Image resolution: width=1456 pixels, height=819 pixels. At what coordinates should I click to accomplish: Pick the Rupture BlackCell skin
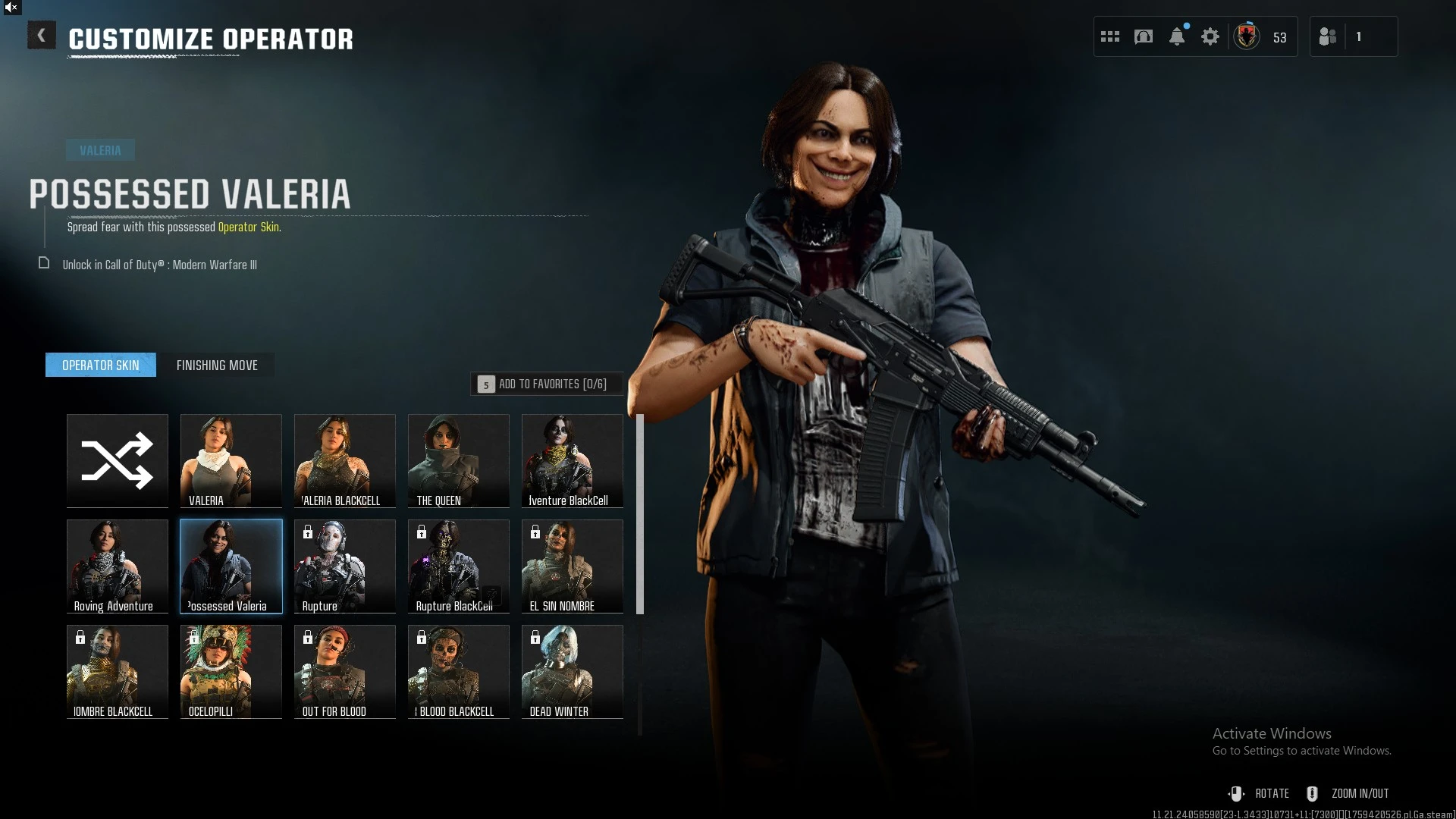tap(459, 566)
